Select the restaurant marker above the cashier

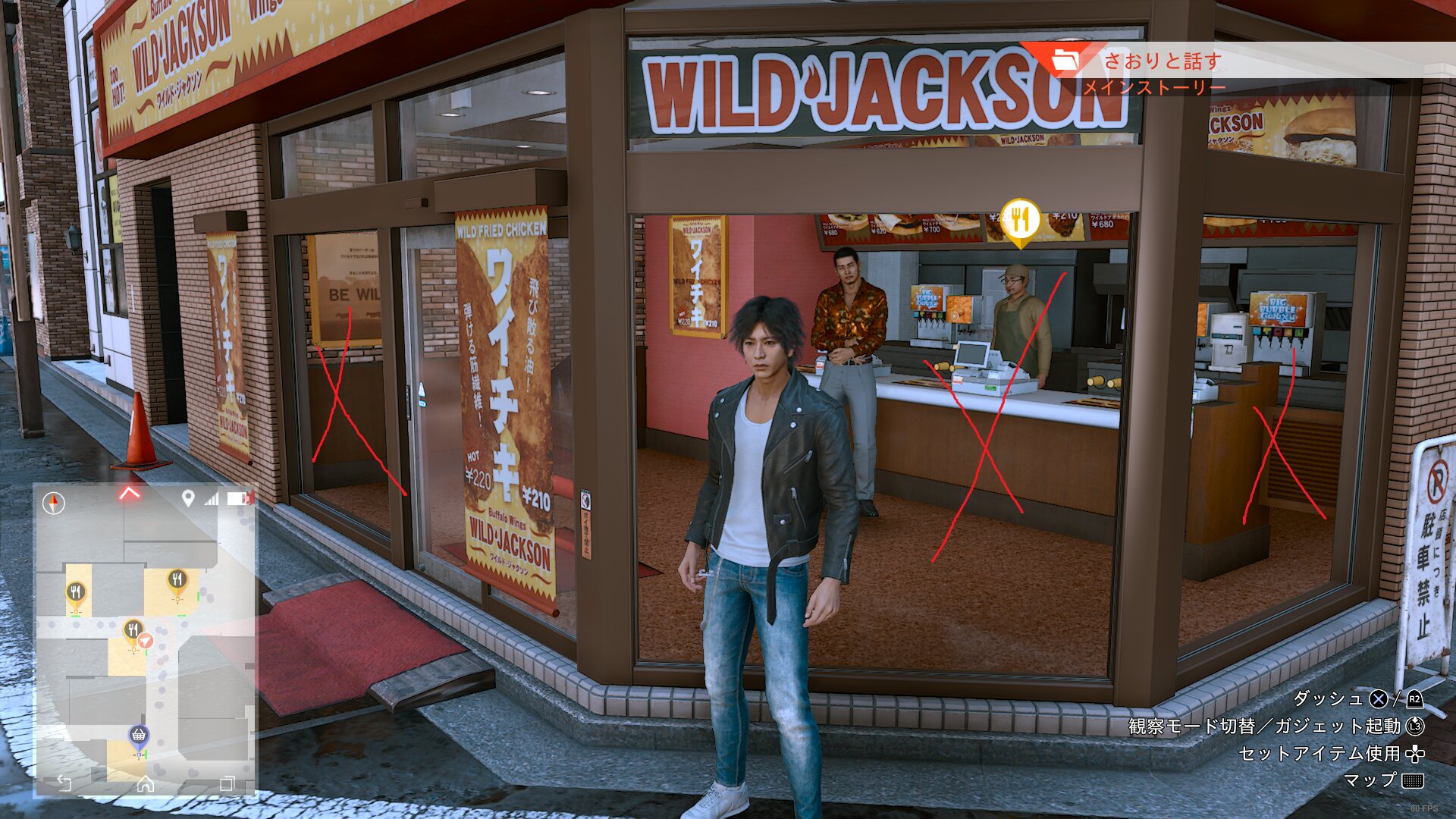(1020, 220)
